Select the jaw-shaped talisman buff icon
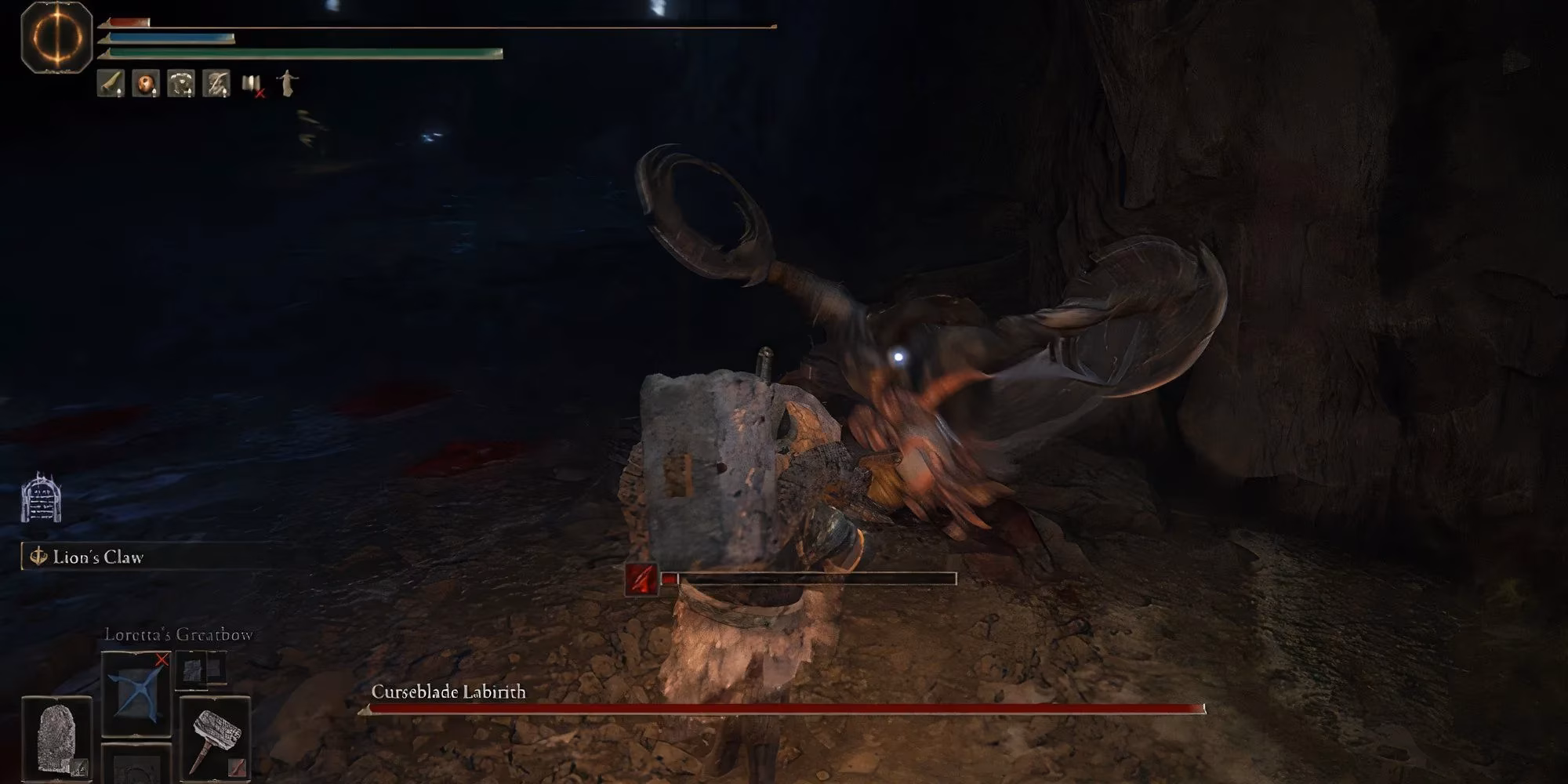This screenshot has height=784, width=1568. pos(181,83)
